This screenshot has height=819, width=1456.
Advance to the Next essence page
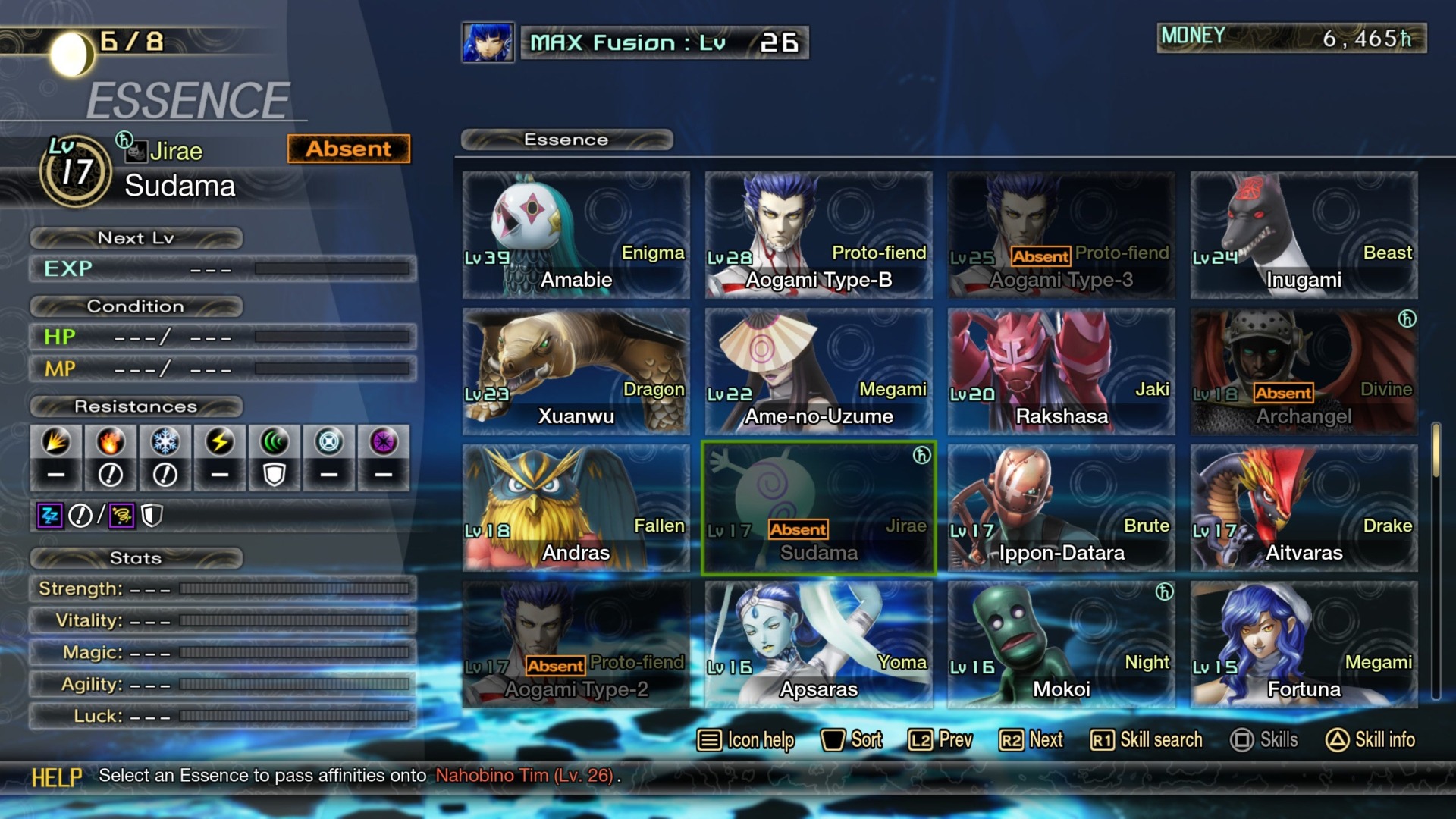coord(1031,740)
